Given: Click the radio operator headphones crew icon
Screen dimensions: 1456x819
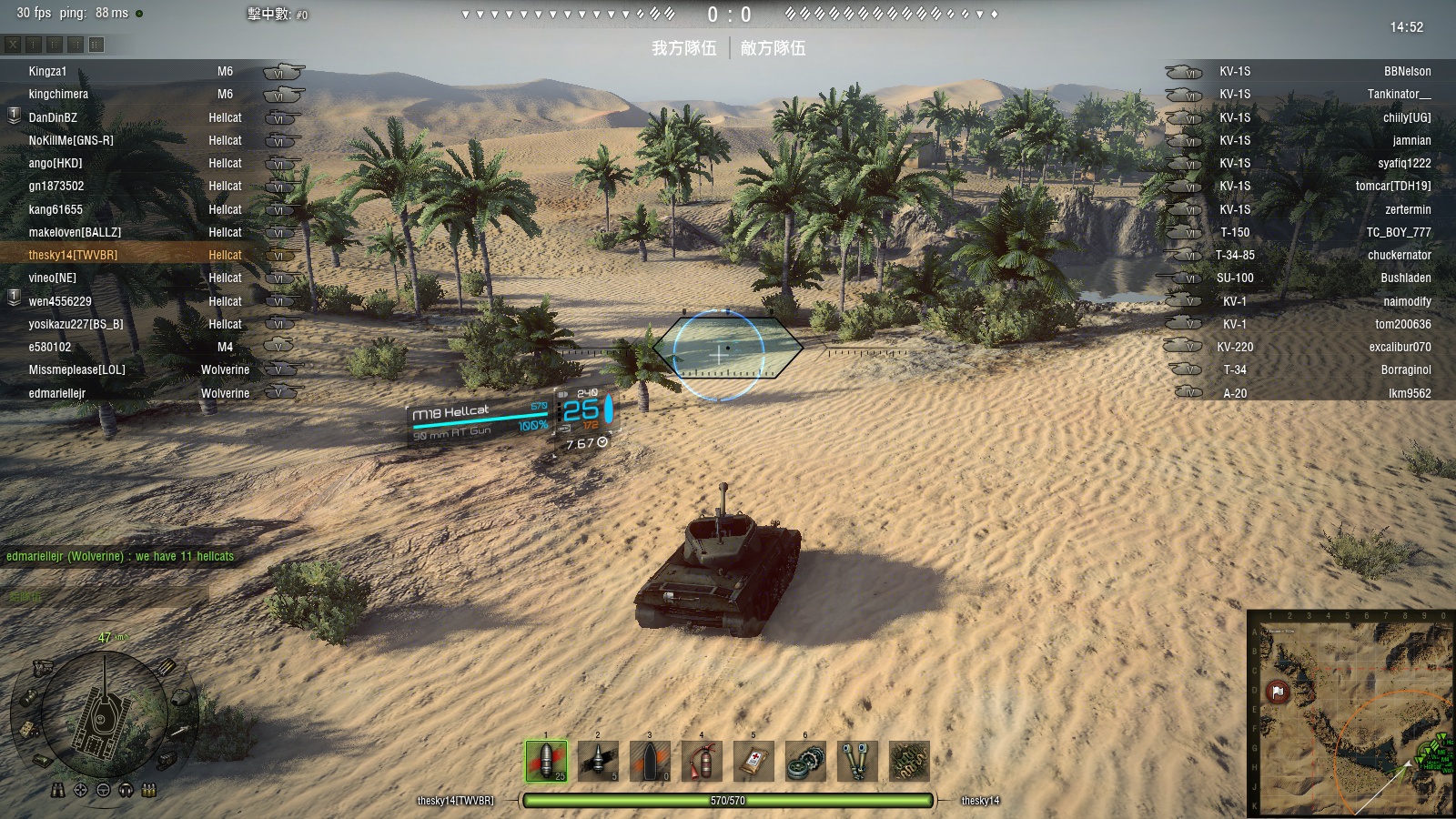Looking at the screenshot, I should tap(126, 790).
